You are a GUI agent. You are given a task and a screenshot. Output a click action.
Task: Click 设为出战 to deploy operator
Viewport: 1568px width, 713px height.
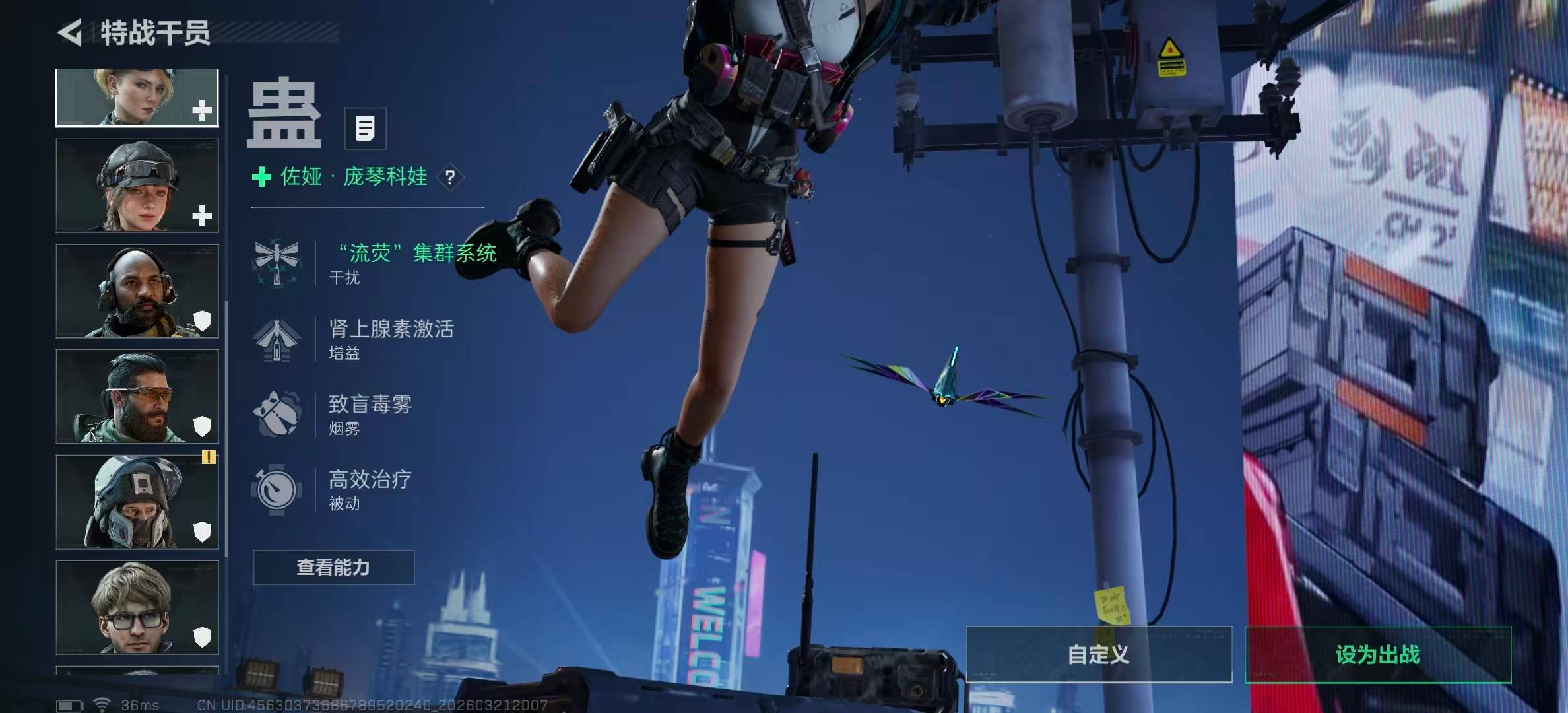[1378, 654]
